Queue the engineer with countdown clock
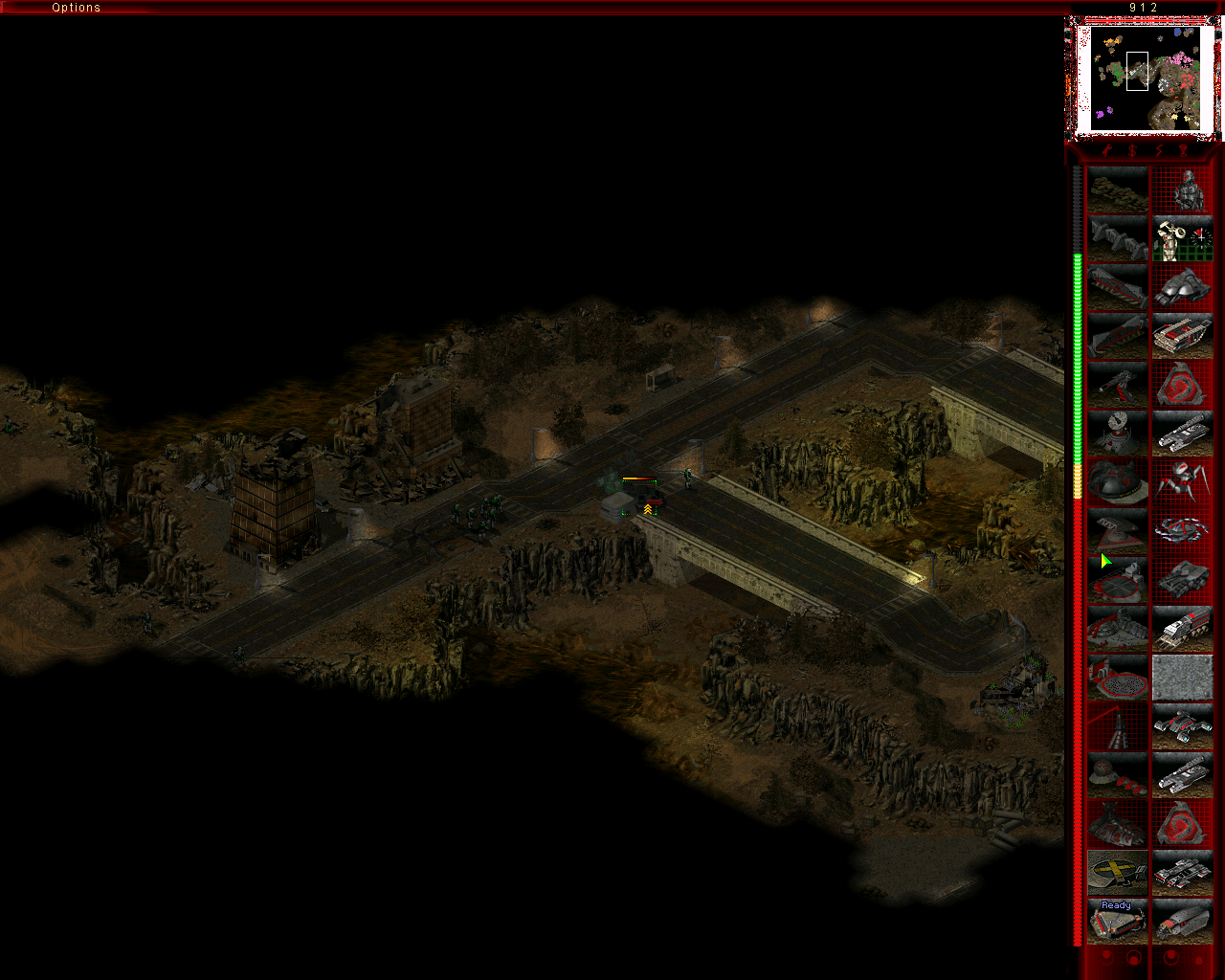 click(x=1183, y=239)
